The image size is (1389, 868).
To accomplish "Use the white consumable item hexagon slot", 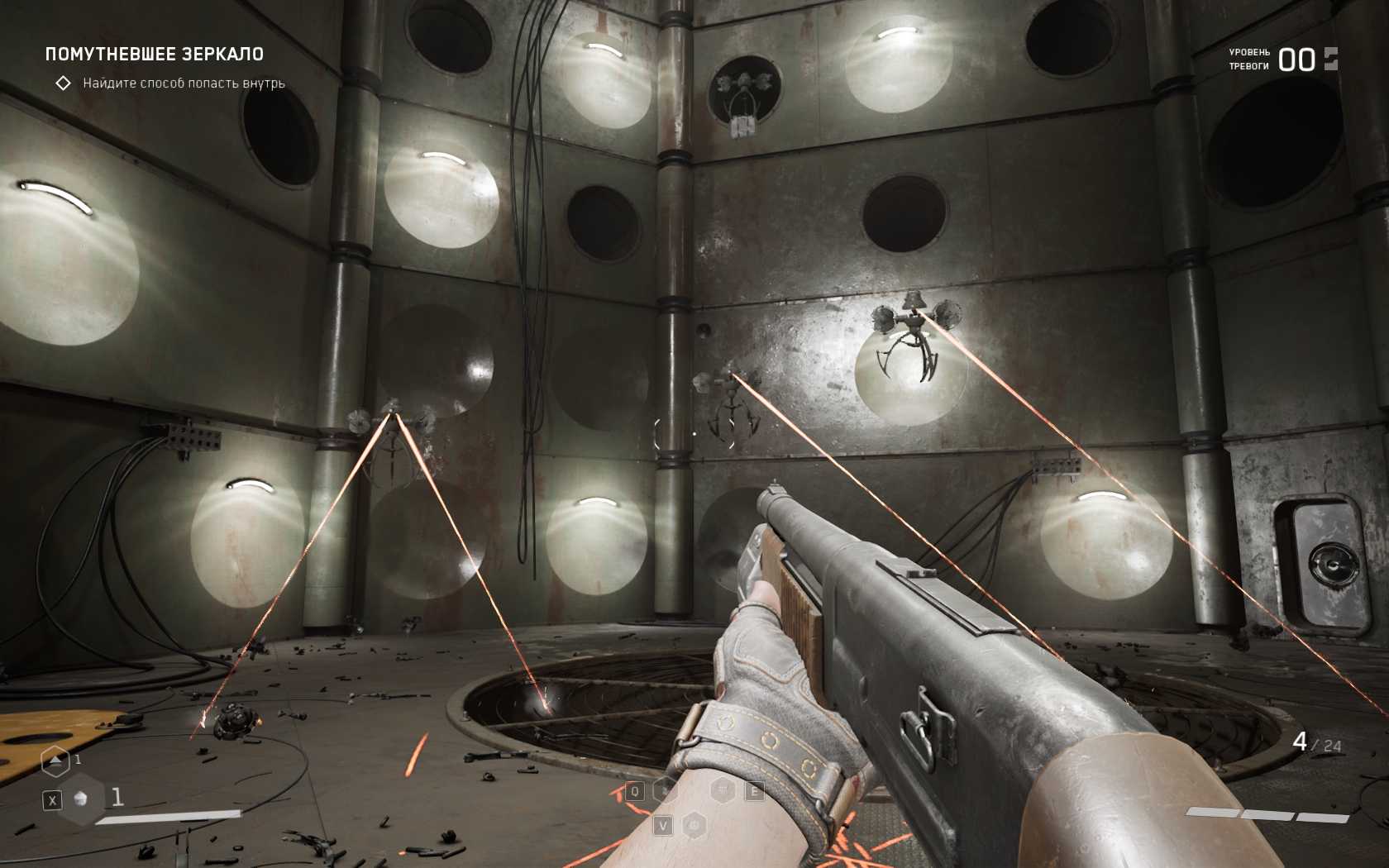I will (x=81, y=799).
